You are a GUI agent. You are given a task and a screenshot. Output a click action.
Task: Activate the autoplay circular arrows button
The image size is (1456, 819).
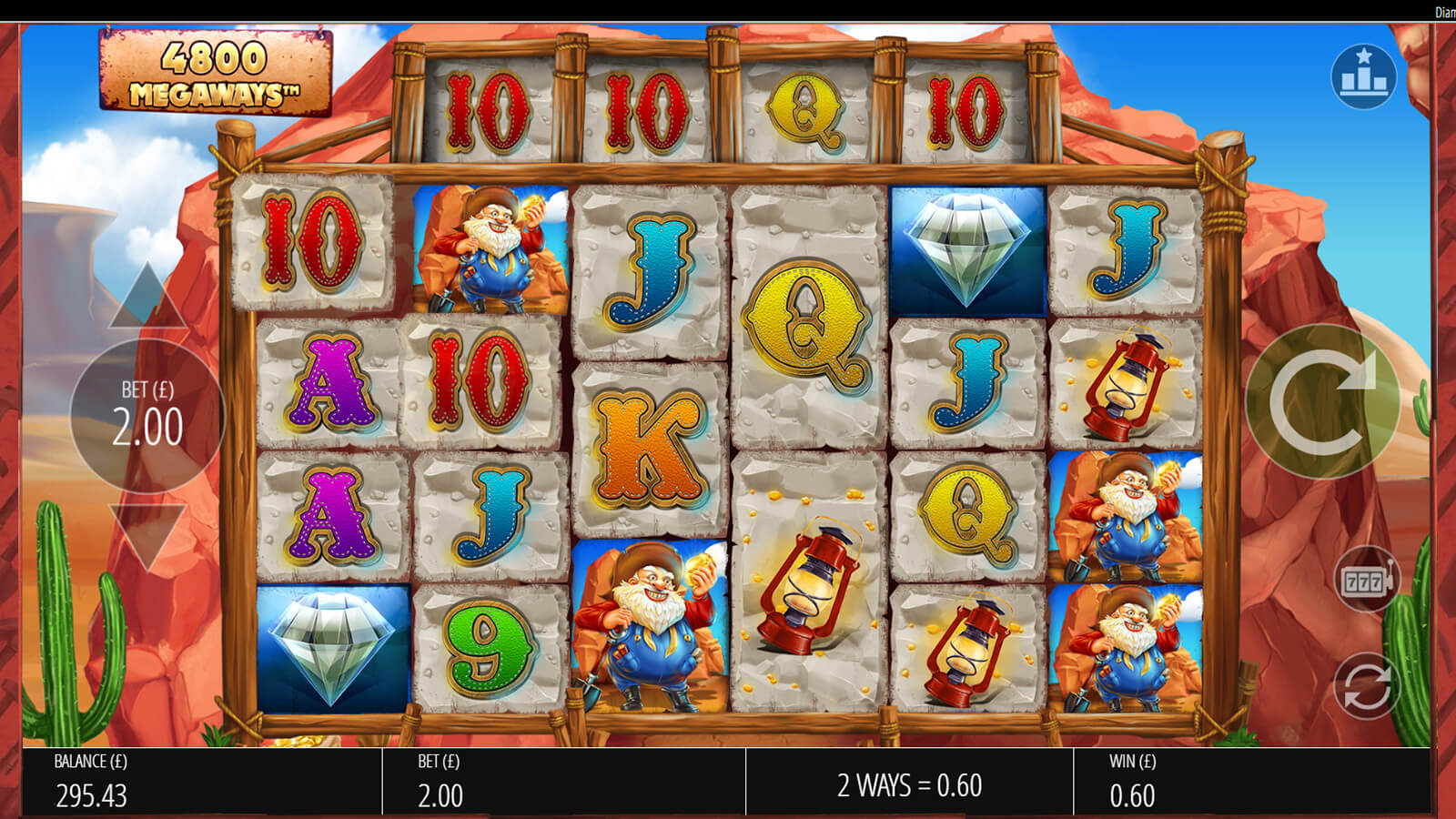1367,686
